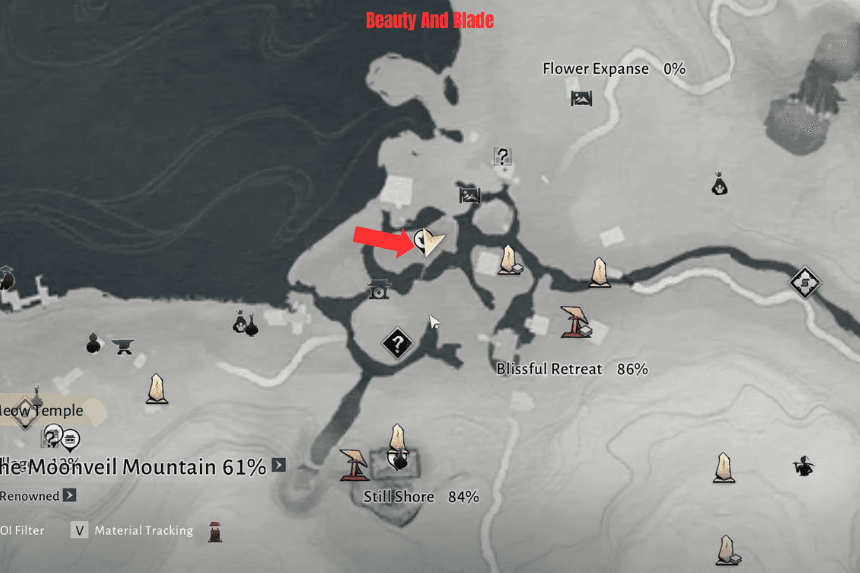Select the anvil blacksmith map marker

coord(124,347)
